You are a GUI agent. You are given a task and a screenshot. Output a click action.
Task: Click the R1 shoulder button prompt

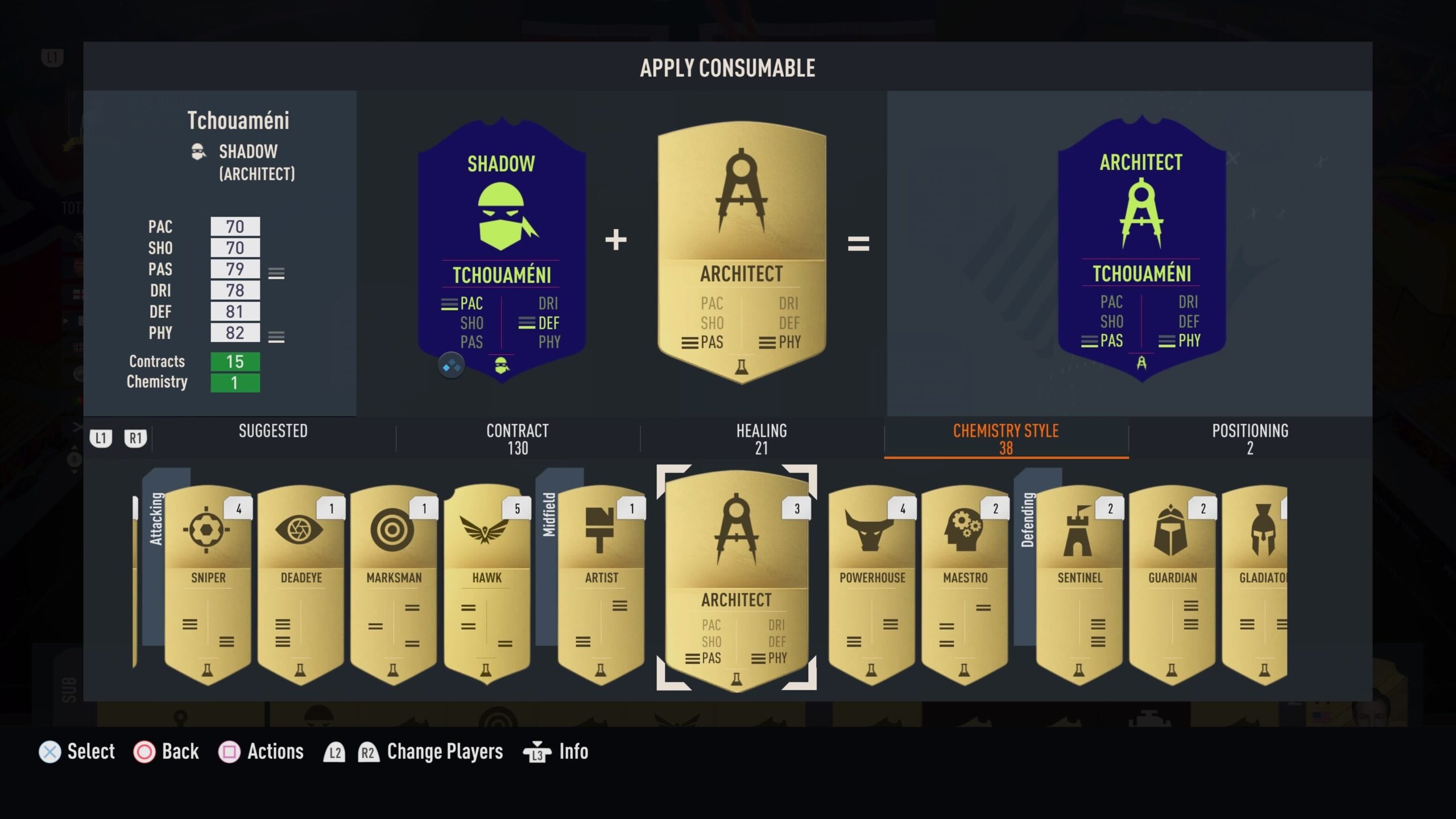coord(135,438)
